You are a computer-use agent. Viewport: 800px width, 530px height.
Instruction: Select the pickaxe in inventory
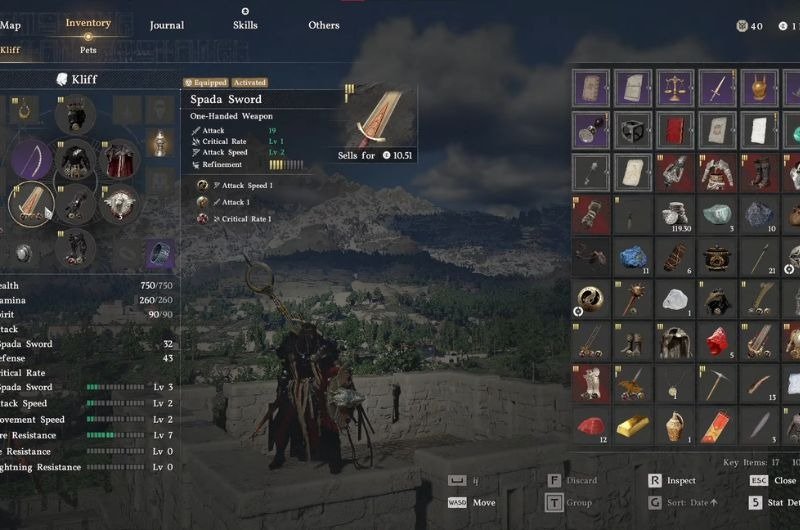point(717,384)
